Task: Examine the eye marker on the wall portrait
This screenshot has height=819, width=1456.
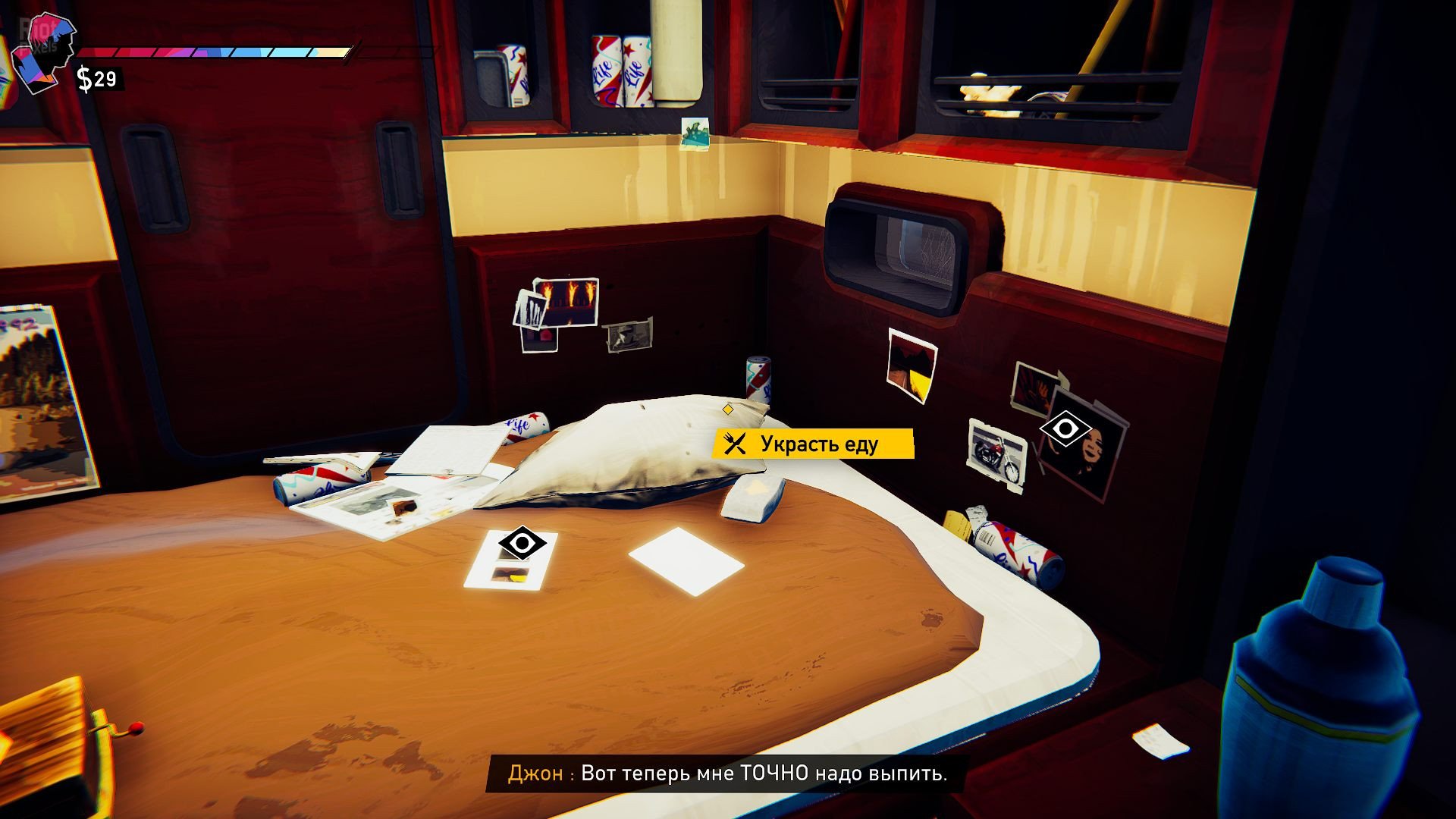Action: point(1065,429)
